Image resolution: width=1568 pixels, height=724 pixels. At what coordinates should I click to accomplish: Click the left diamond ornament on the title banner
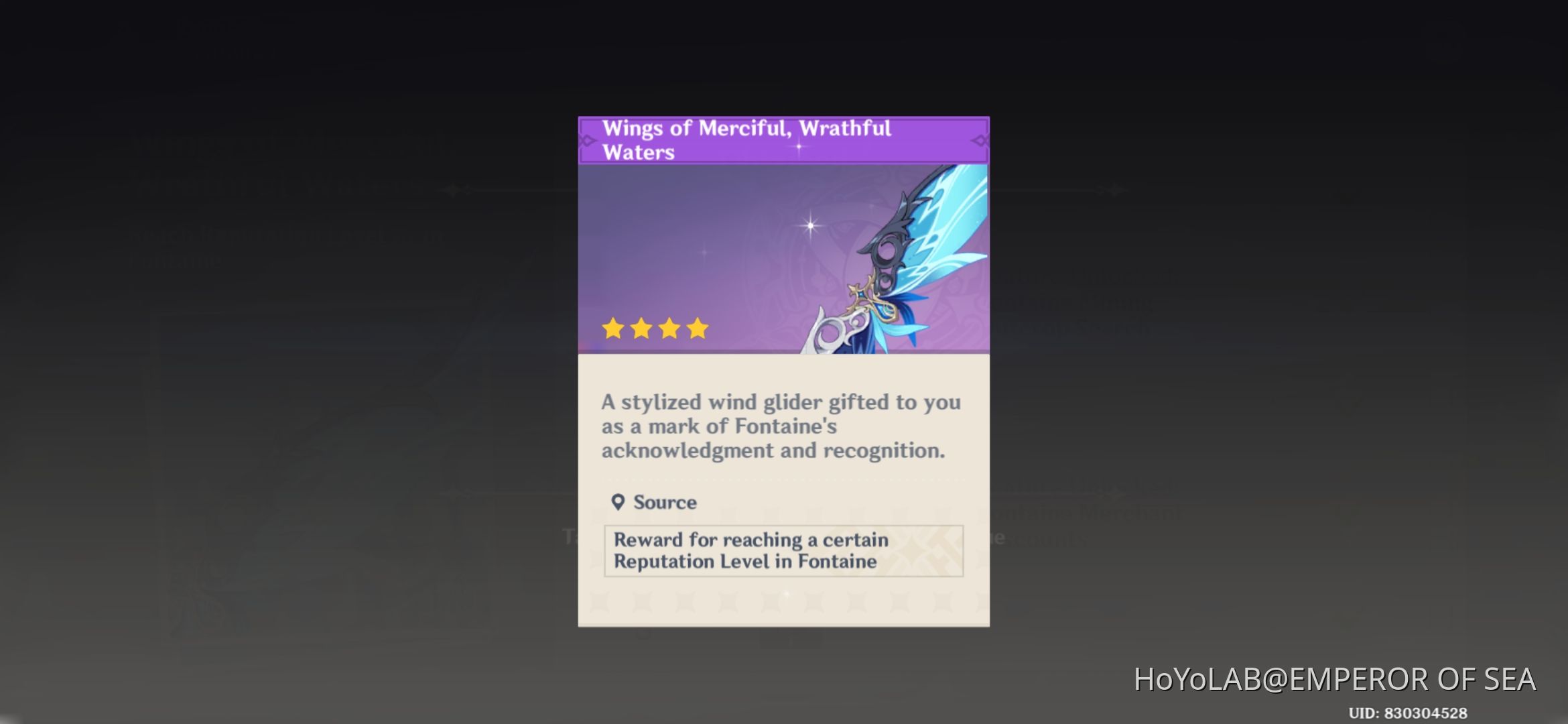coord(586,139)
